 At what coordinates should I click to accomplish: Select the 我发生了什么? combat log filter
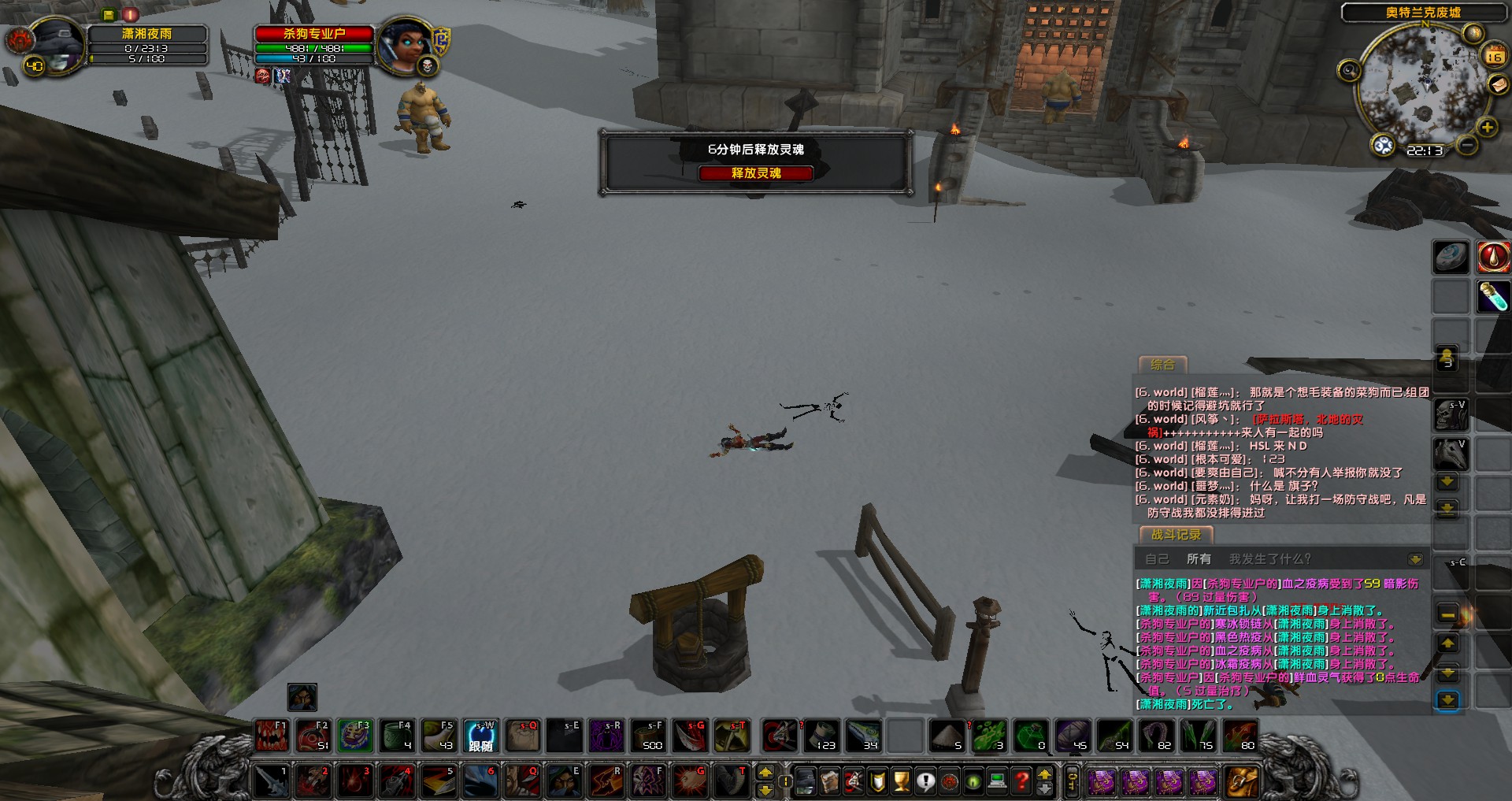[x=1269, y=559]
